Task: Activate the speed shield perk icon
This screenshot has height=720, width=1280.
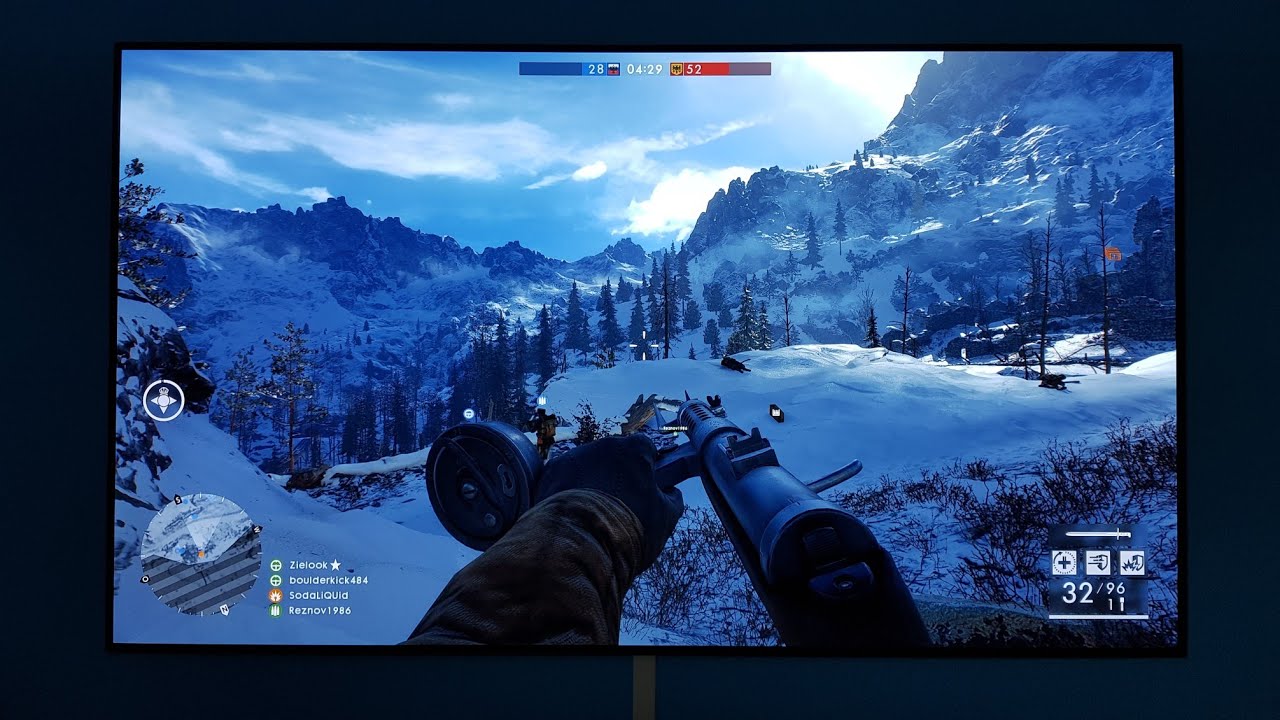Action: [x=1098, y=563]
